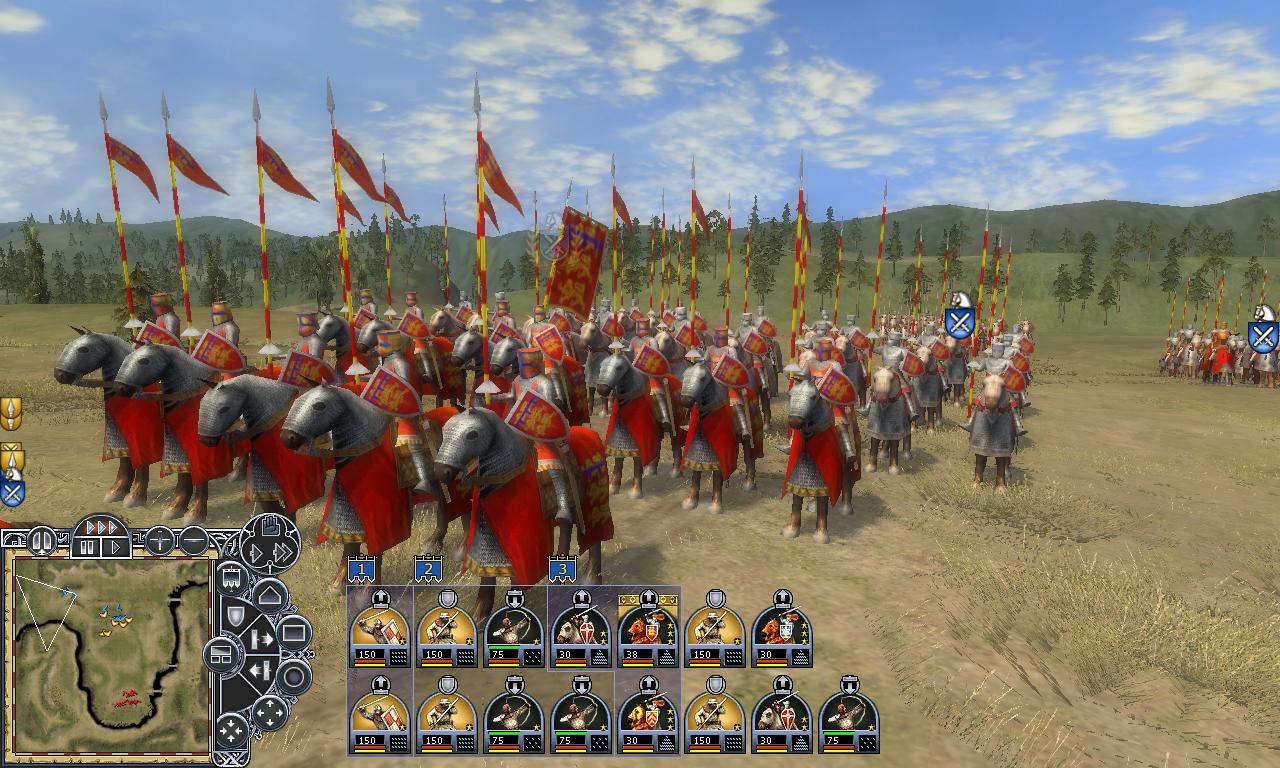Select unit group banner number 3
The height and width of the screenshot is (768, 1280).
coord(562,570)
